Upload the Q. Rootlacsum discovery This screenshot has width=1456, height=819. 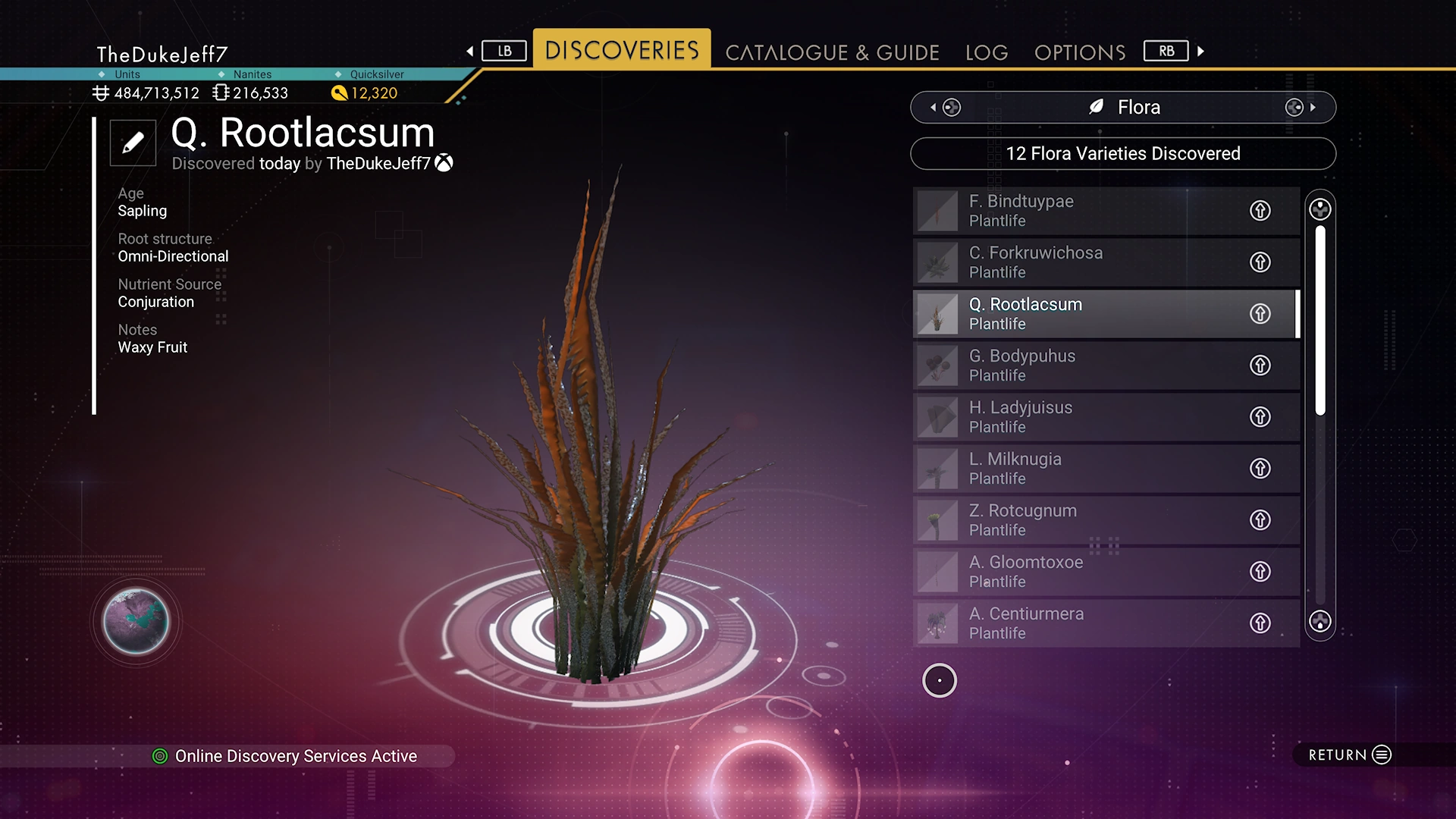pos(1260,314)
